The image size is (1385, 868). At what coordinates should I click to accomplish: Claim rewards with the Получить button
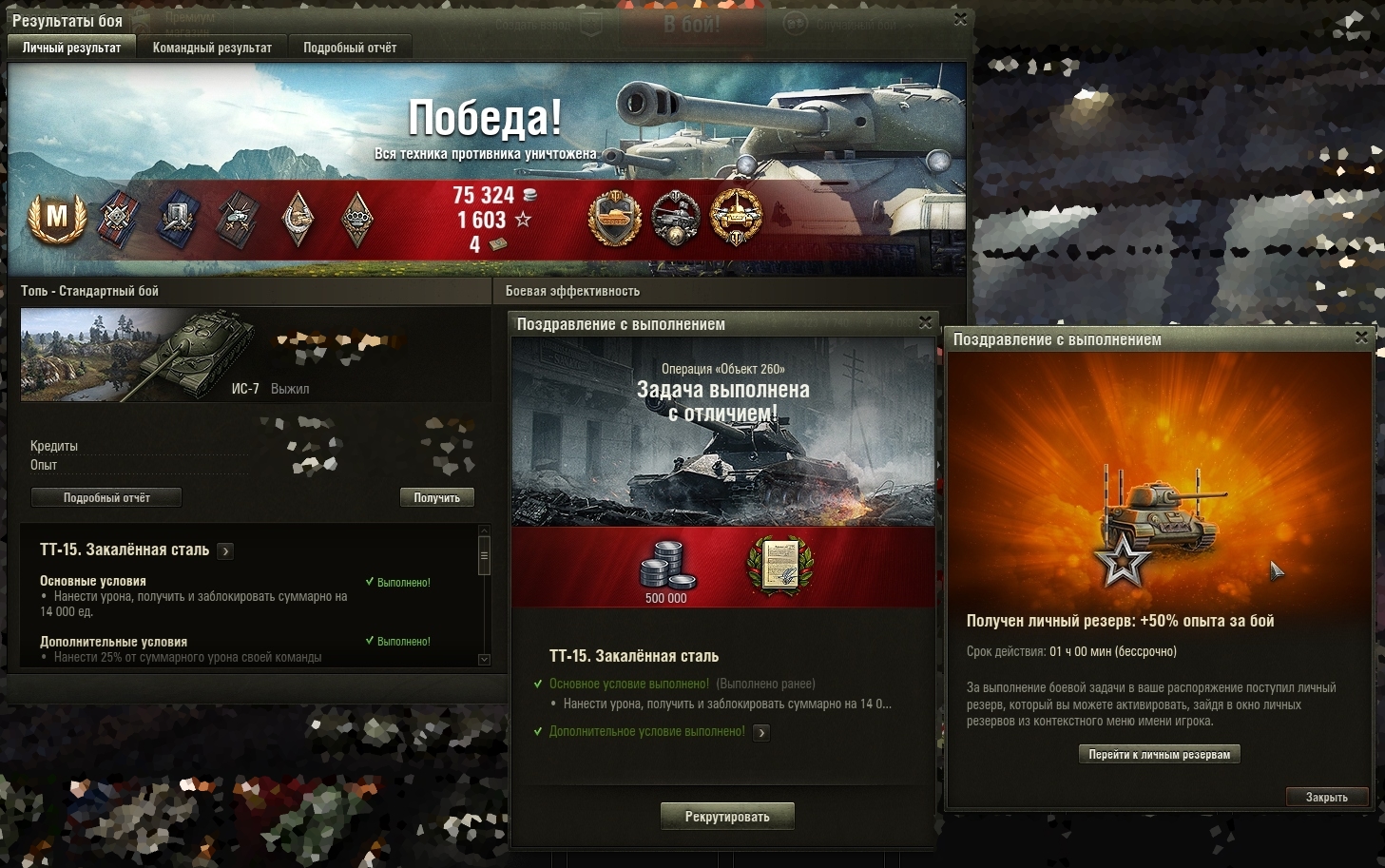(x=436, y=497)
